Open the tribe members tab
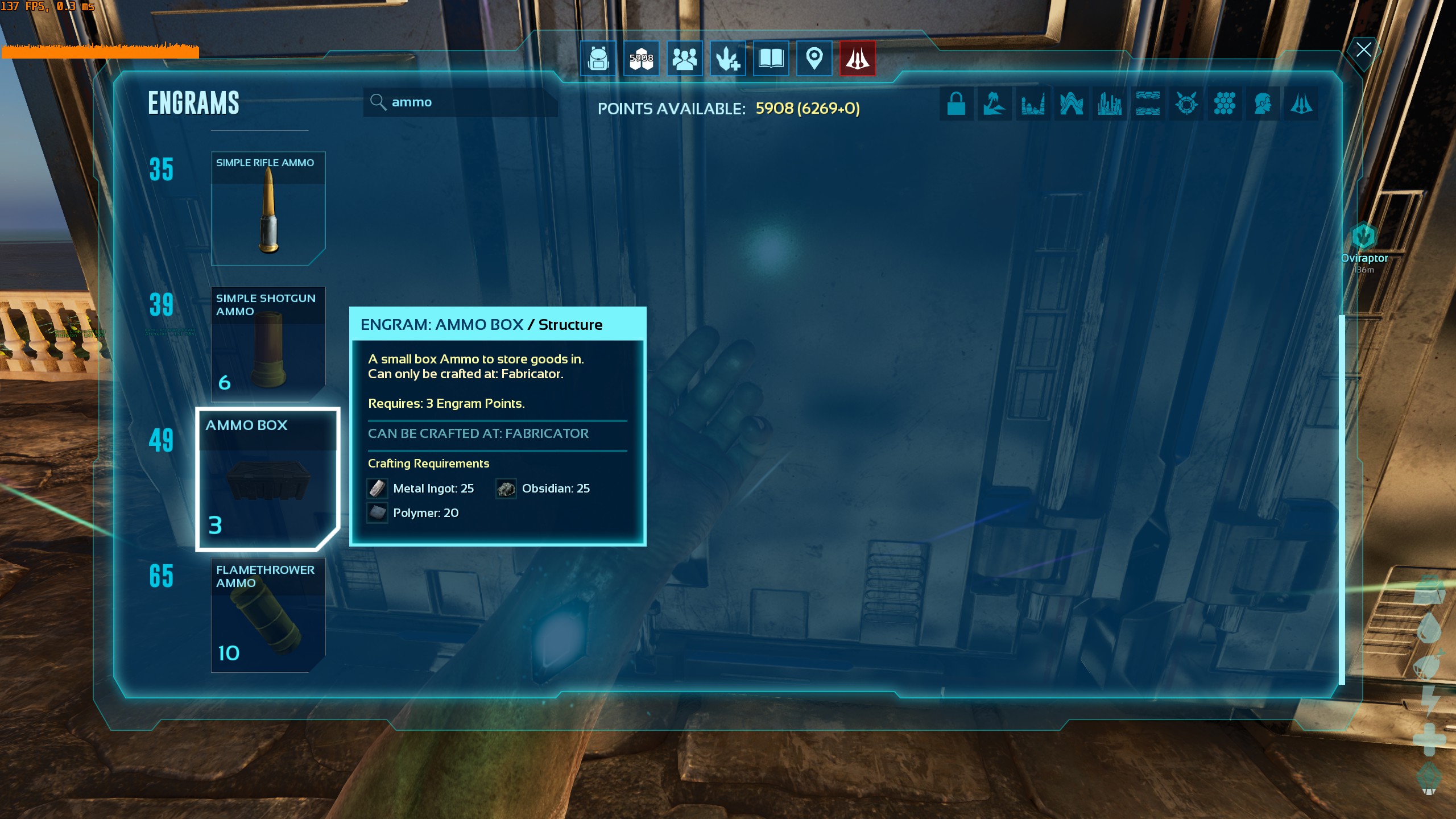The width and height of the screenshot is (1456, 819). (x=684, y=58)
